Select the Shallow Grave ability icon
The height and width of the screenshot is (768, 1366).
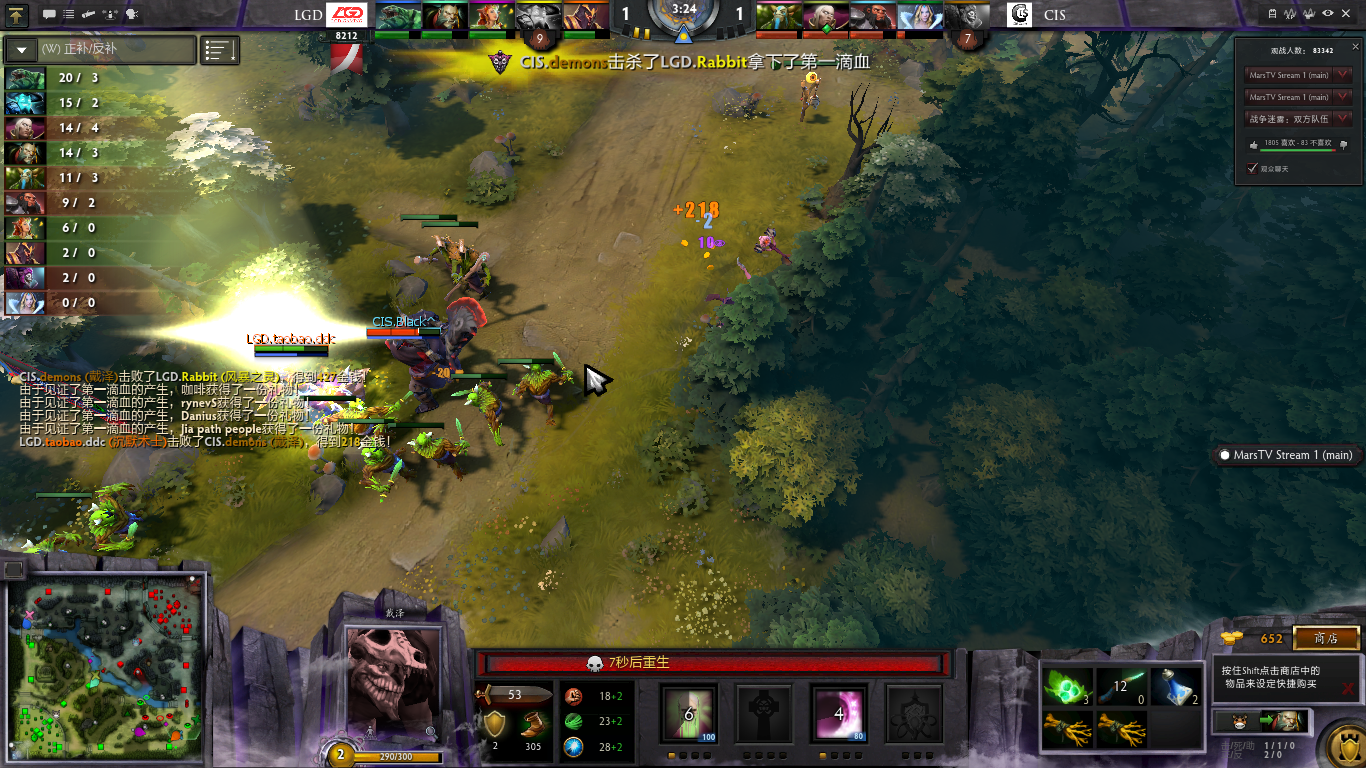763,714
